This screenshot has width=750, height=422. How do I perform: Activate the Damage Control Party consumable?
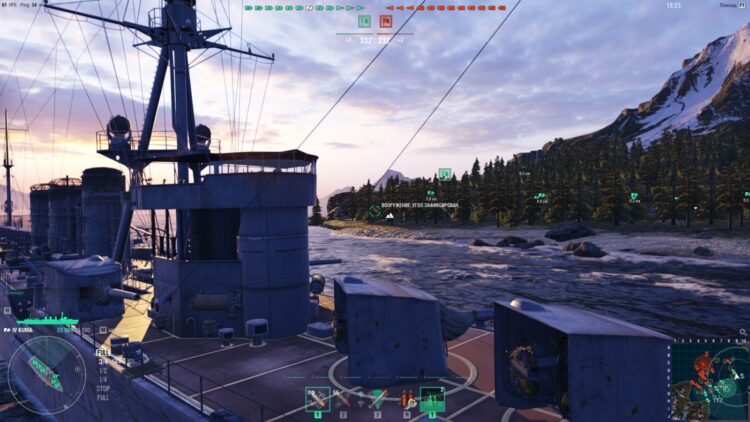pyautogui.click(x=405, y=400)
